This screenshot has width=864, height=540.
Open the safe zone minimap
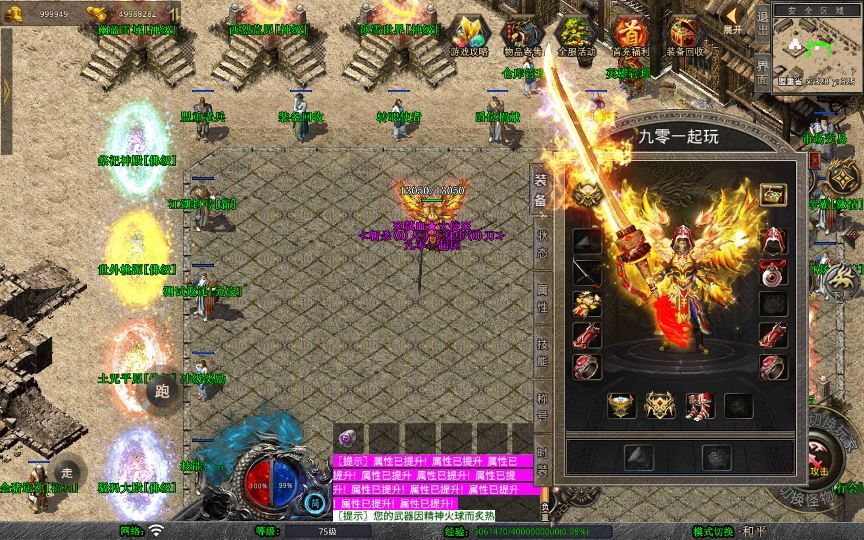tap(817, 48)
